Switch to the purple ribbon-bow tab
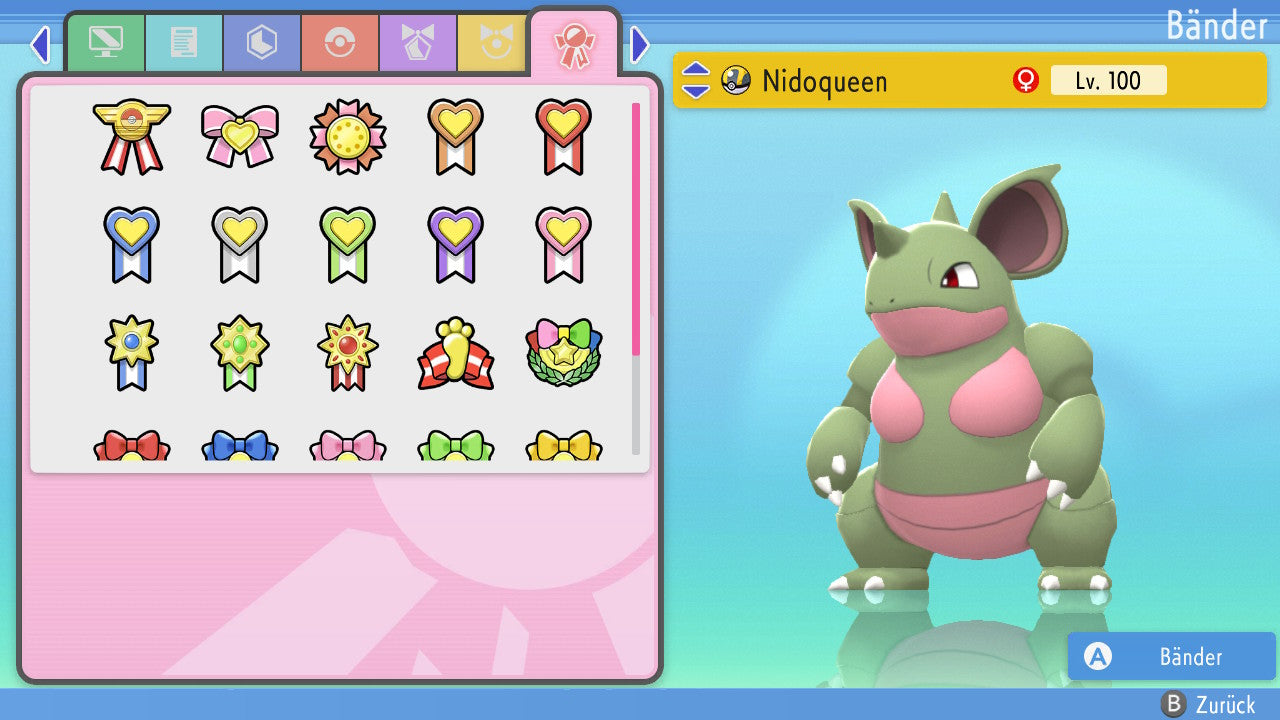Viewport: 1280px width, 720px height. pyautogui.click(x=417, y=42)
